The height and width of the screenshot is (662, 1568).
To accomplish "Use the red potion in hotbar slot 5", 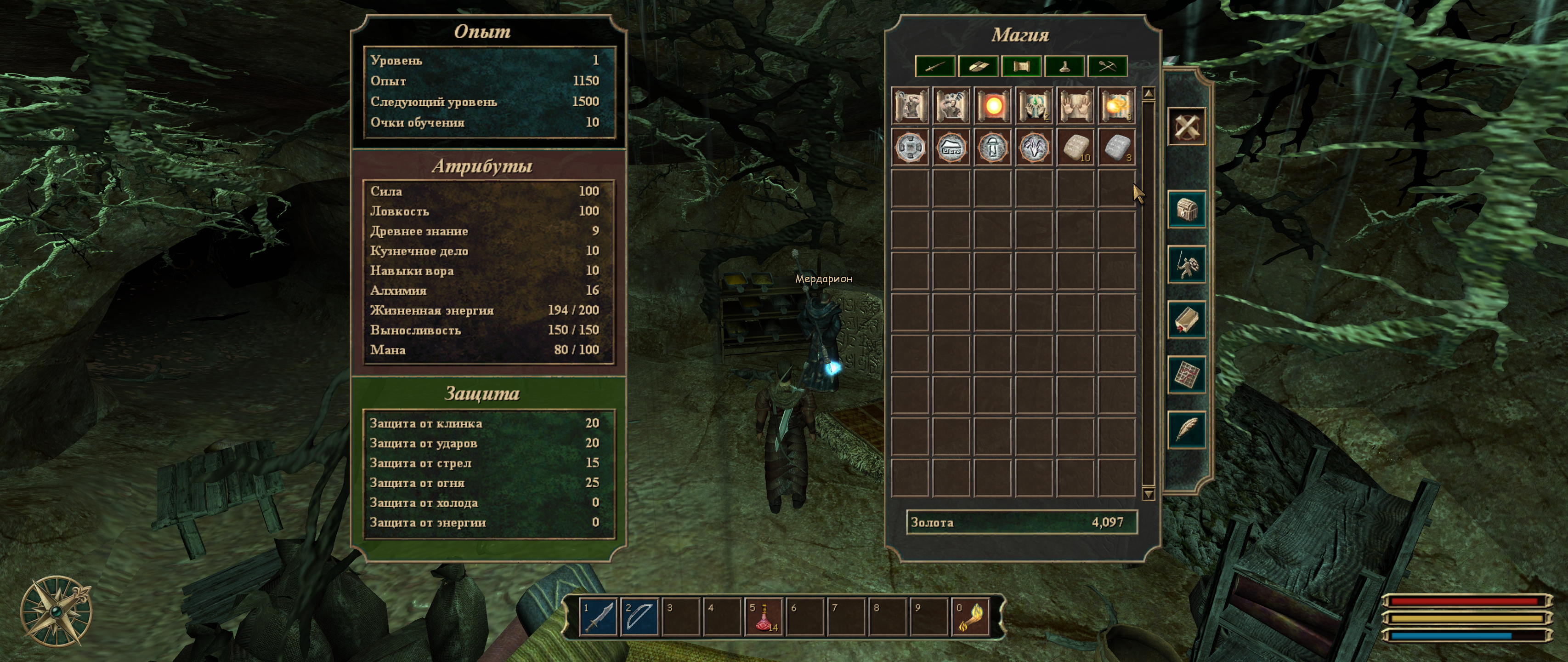I will click(x=764, y=616).
